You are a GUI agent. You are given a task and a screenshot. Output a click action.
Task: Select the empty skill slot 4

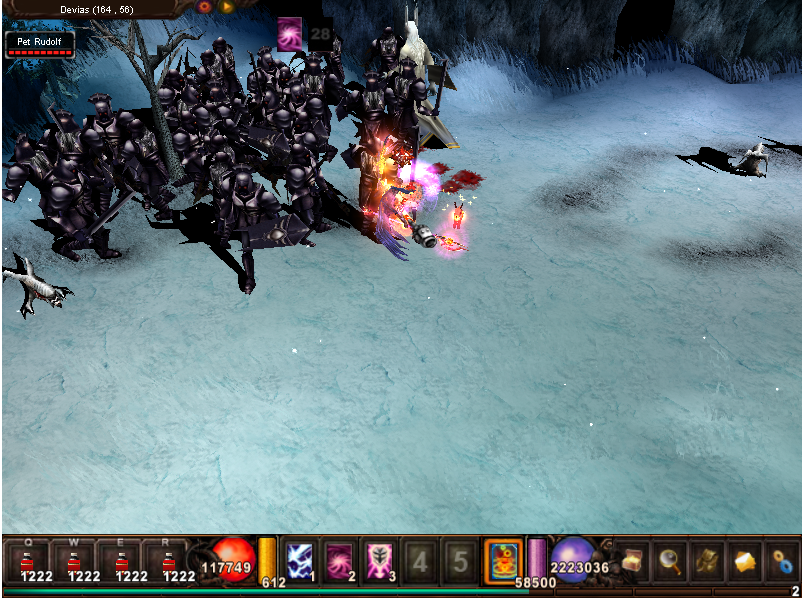[x=421, y=561]
